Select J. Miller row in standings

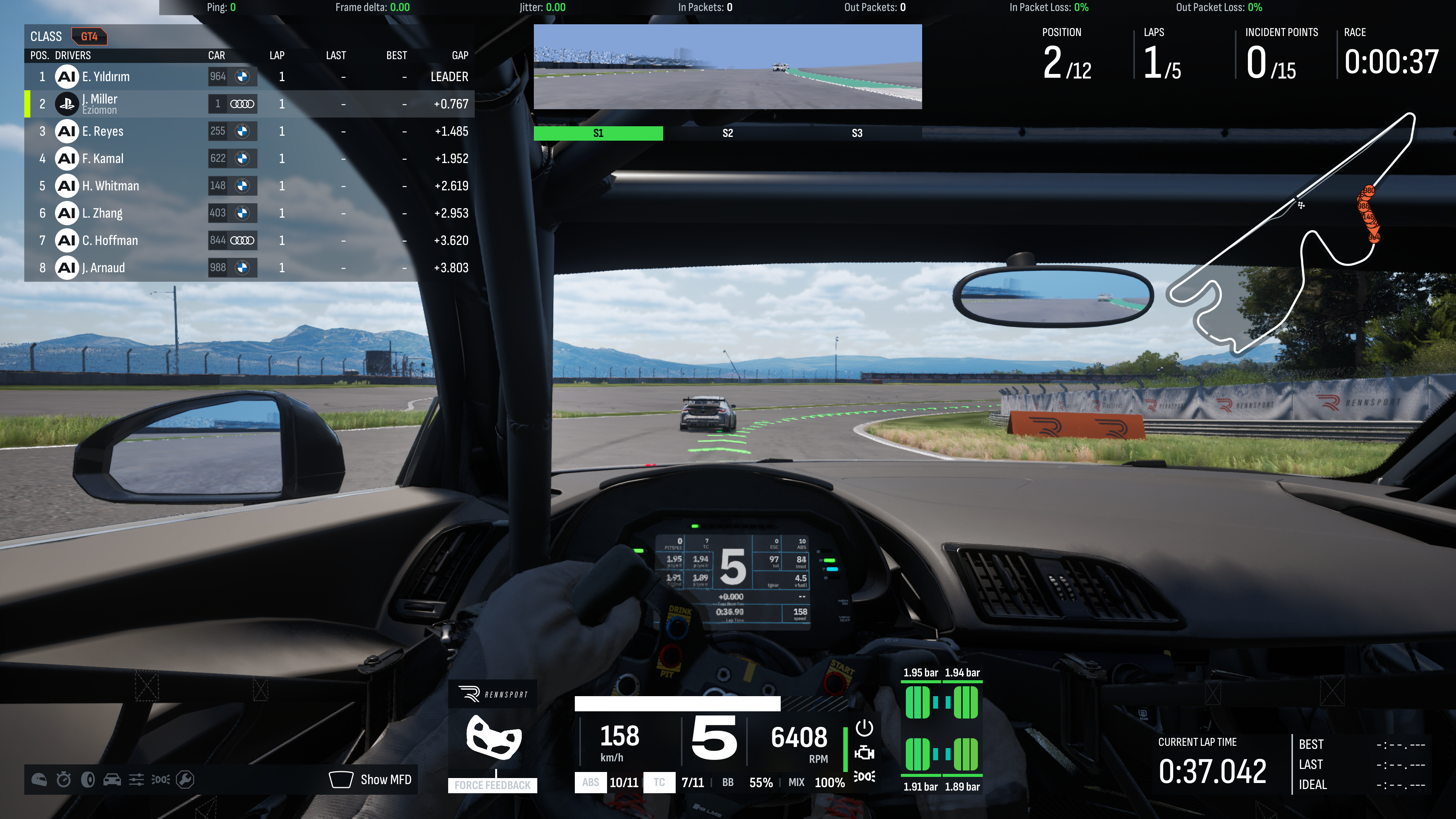pos(249,104)
